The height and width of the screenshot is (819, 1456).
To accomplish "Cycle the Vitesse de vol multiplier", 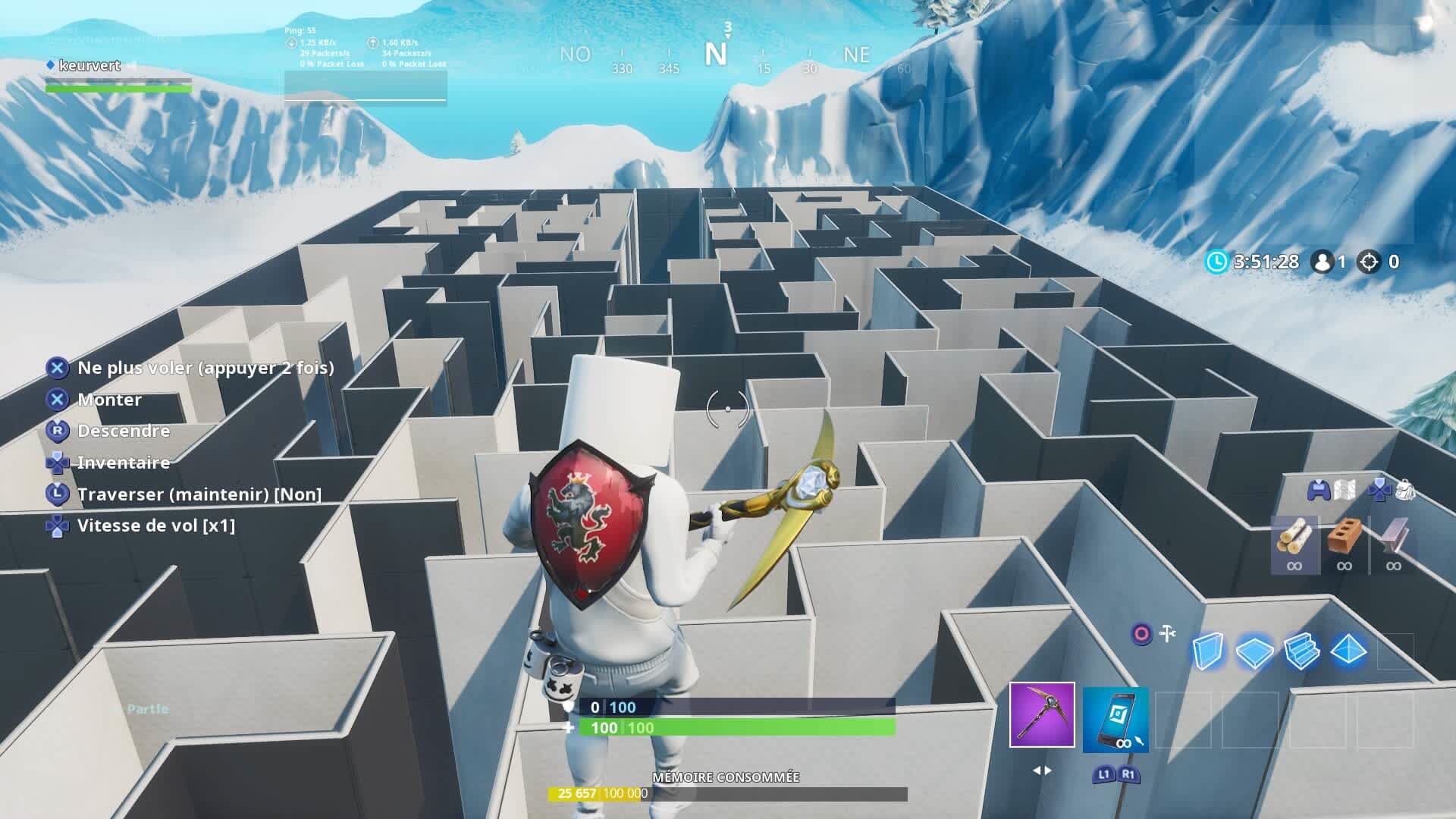I will [x=158, y=526].
